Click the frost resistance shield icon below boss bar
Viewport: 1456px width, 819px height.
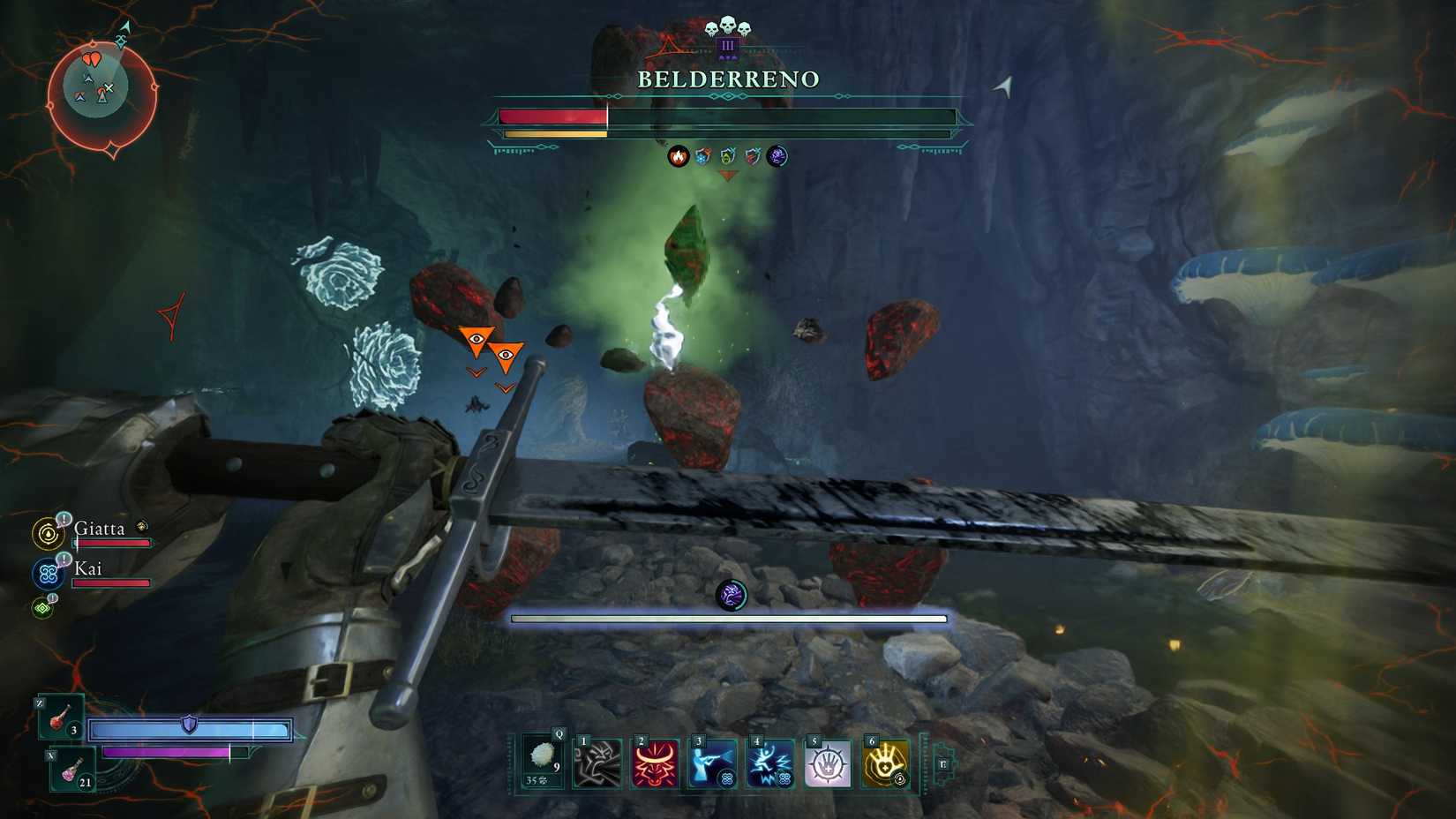pos(702,157)
